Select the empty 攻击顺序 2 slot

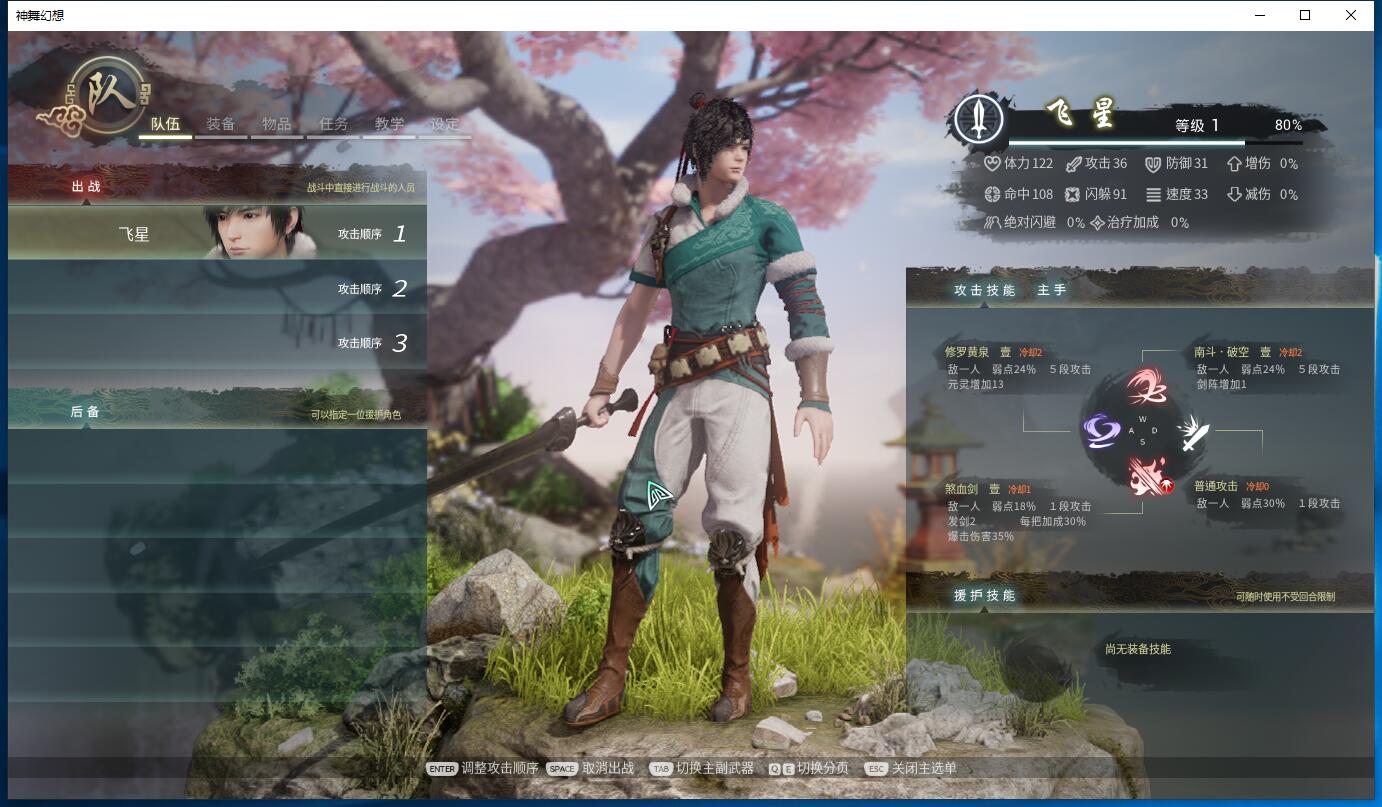coord(217,288)
